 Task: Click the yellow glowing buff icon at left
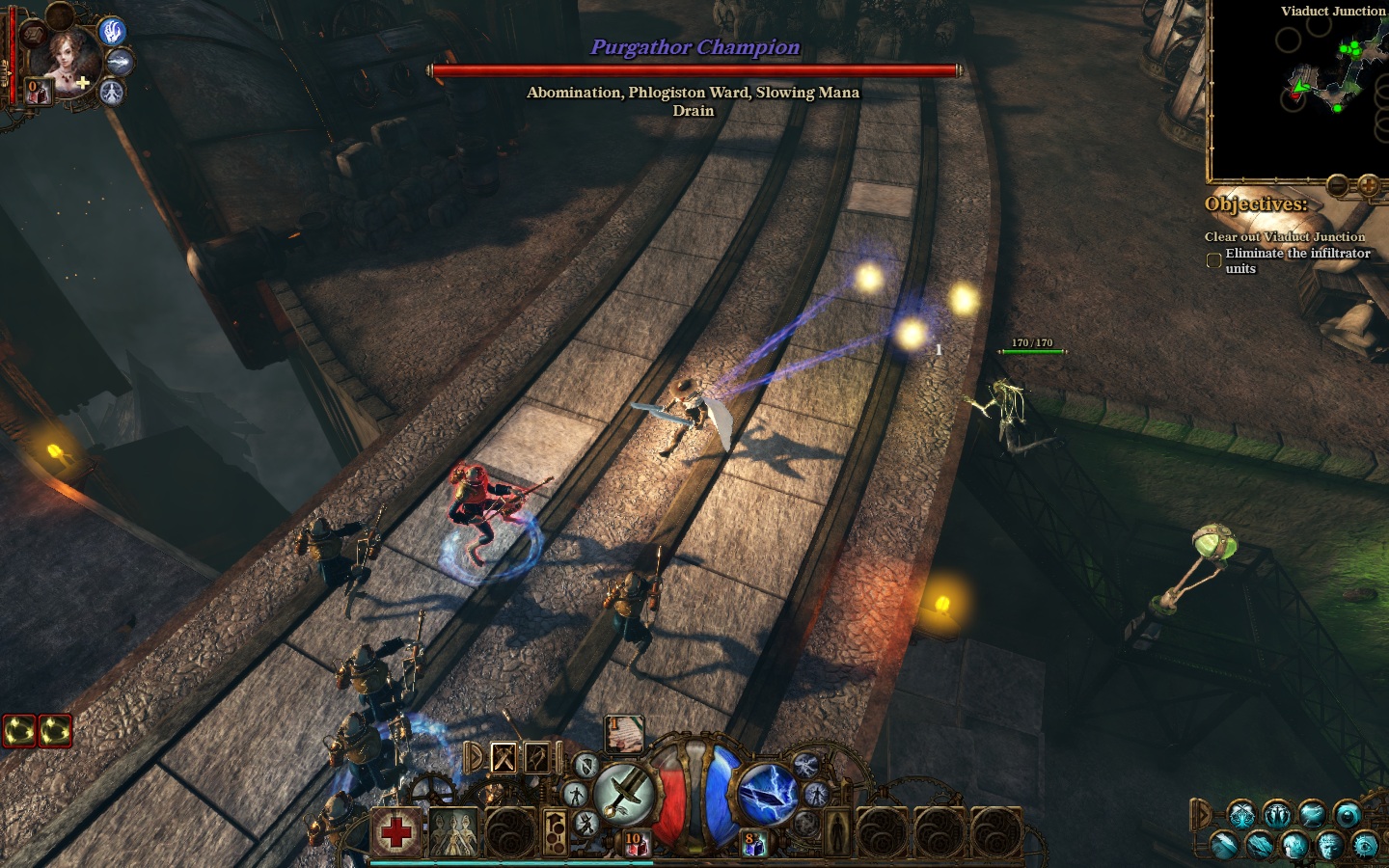(21, 731)
